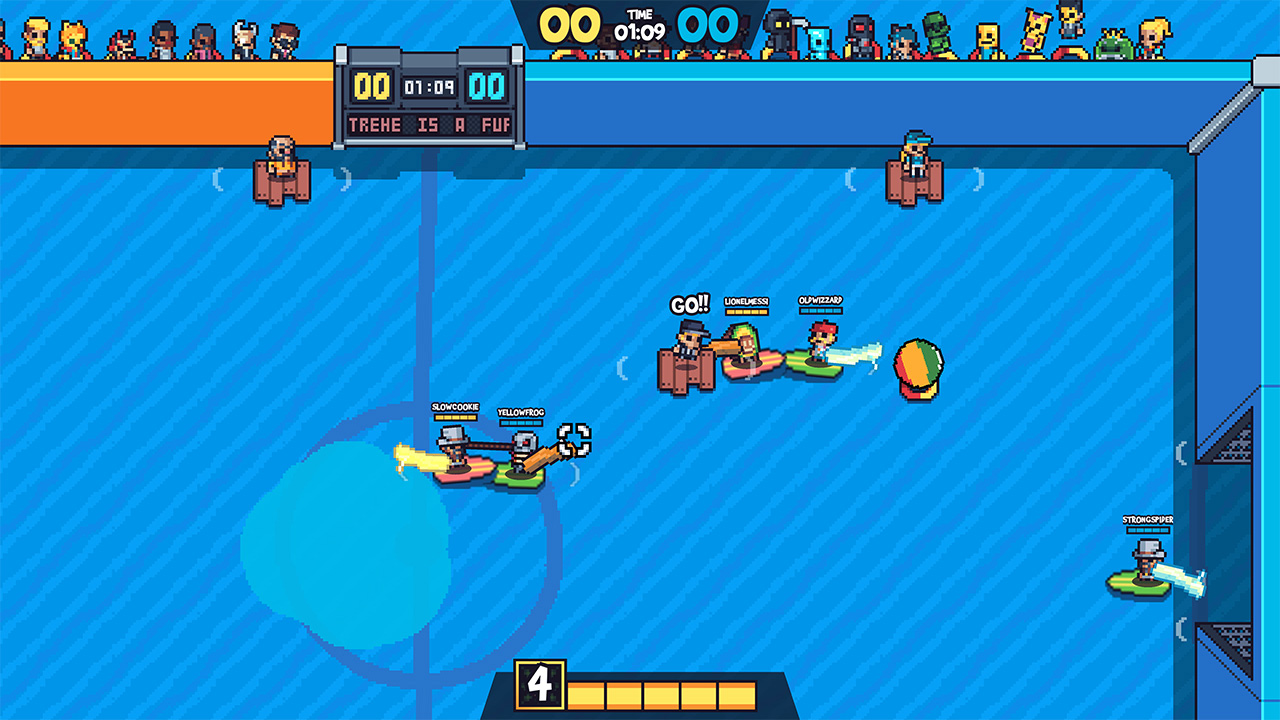The image size is (1280, 720).
Task: Select the OLDWIZZARD red-haired player
Action: point(820,345)
